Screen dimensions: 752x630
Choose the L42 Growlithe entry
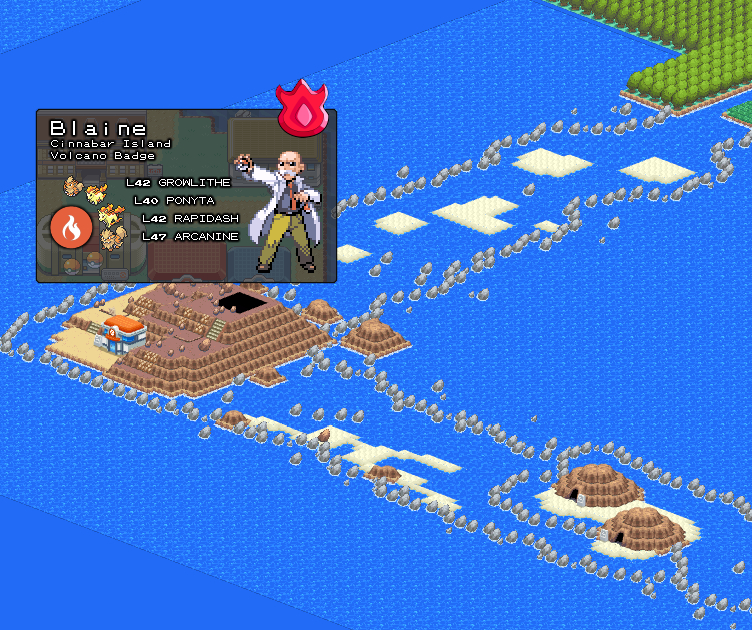(178, 183)
